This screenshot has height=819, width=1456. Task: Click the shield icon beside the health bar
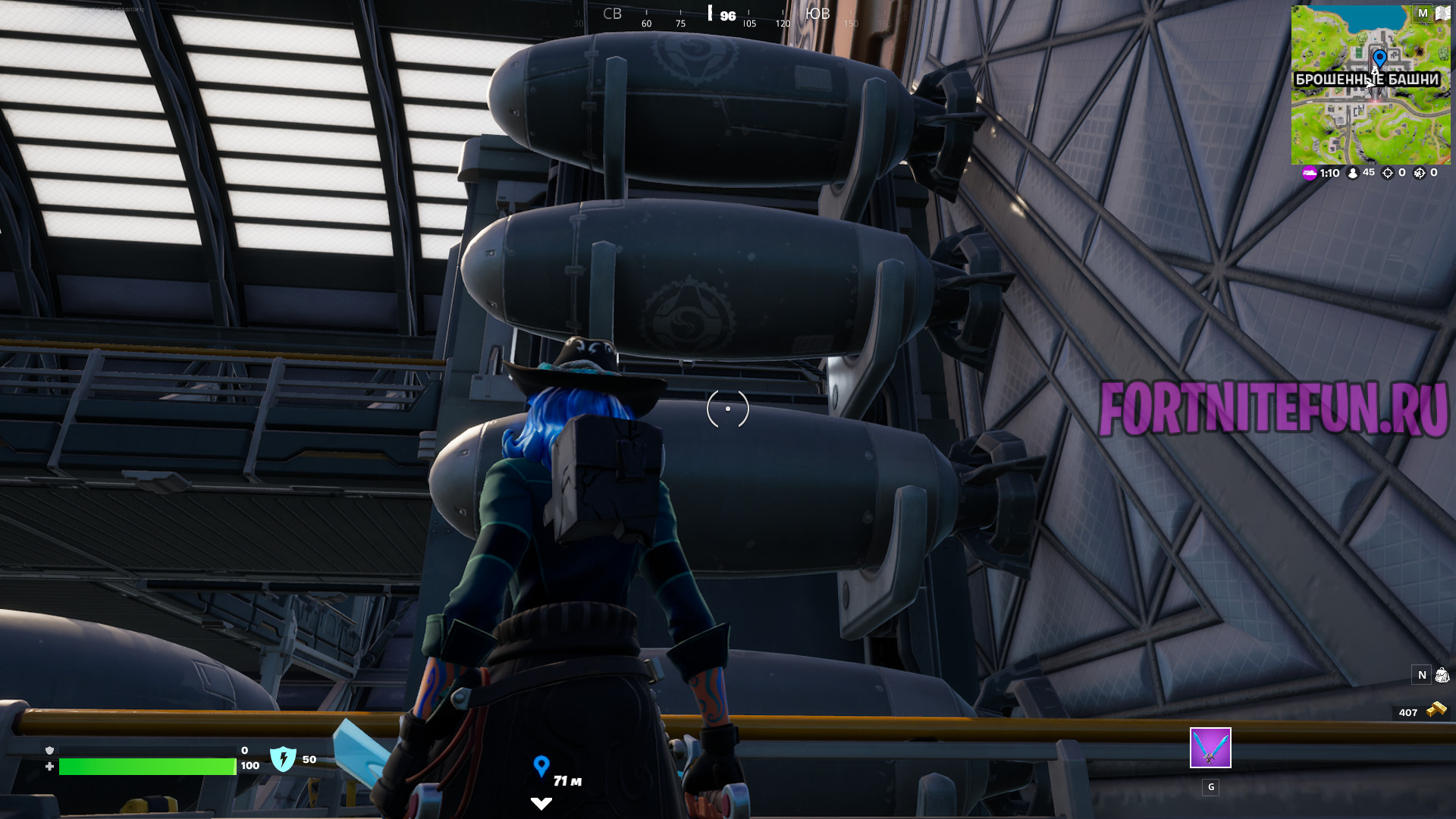(283, 758)
